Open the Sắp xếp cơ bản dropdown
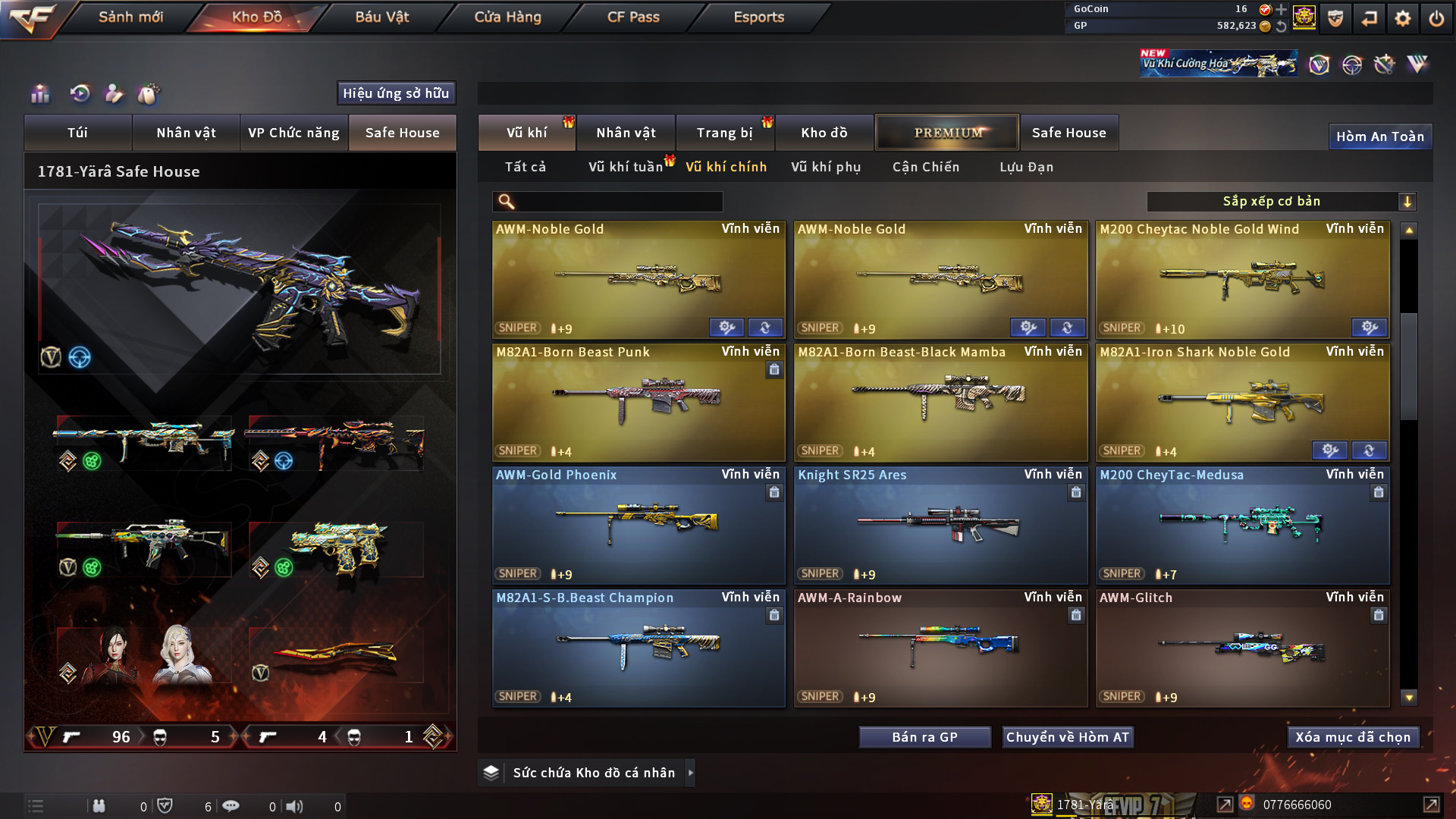 [1281, 202]
